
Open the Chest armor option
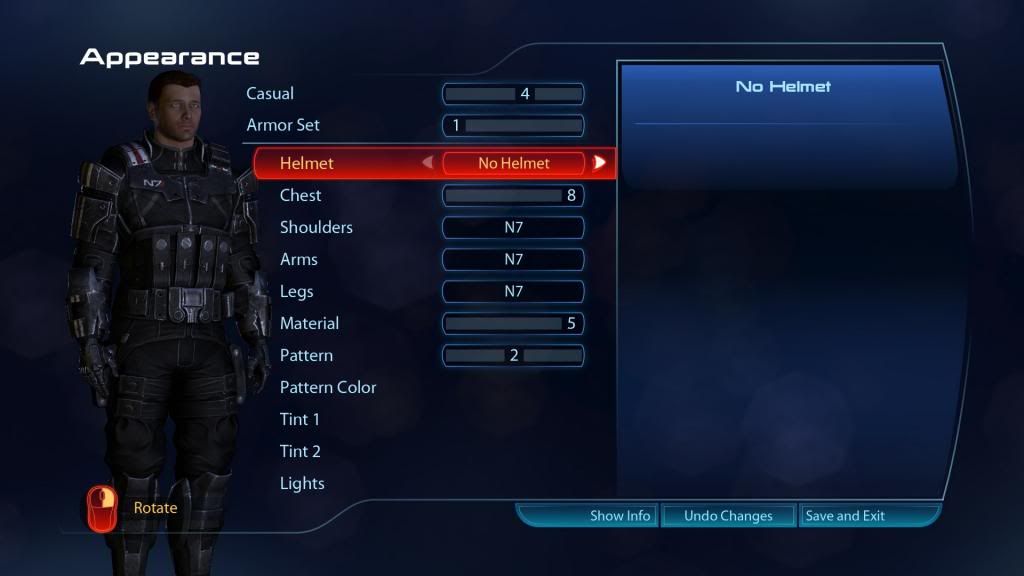point(301,195)
